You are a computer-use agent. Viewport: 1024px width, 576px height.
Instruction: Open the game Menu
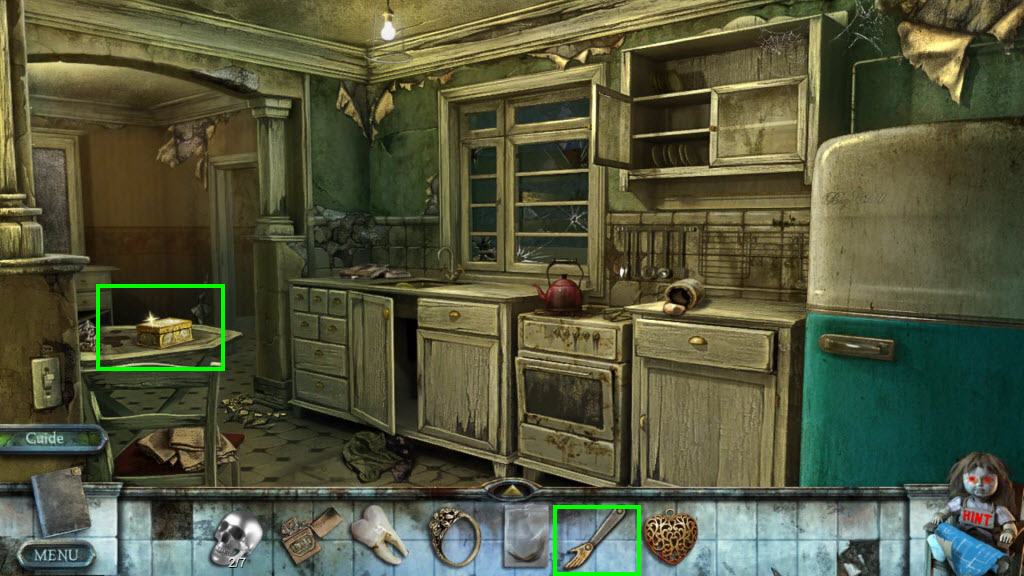[x=56, y=554]
